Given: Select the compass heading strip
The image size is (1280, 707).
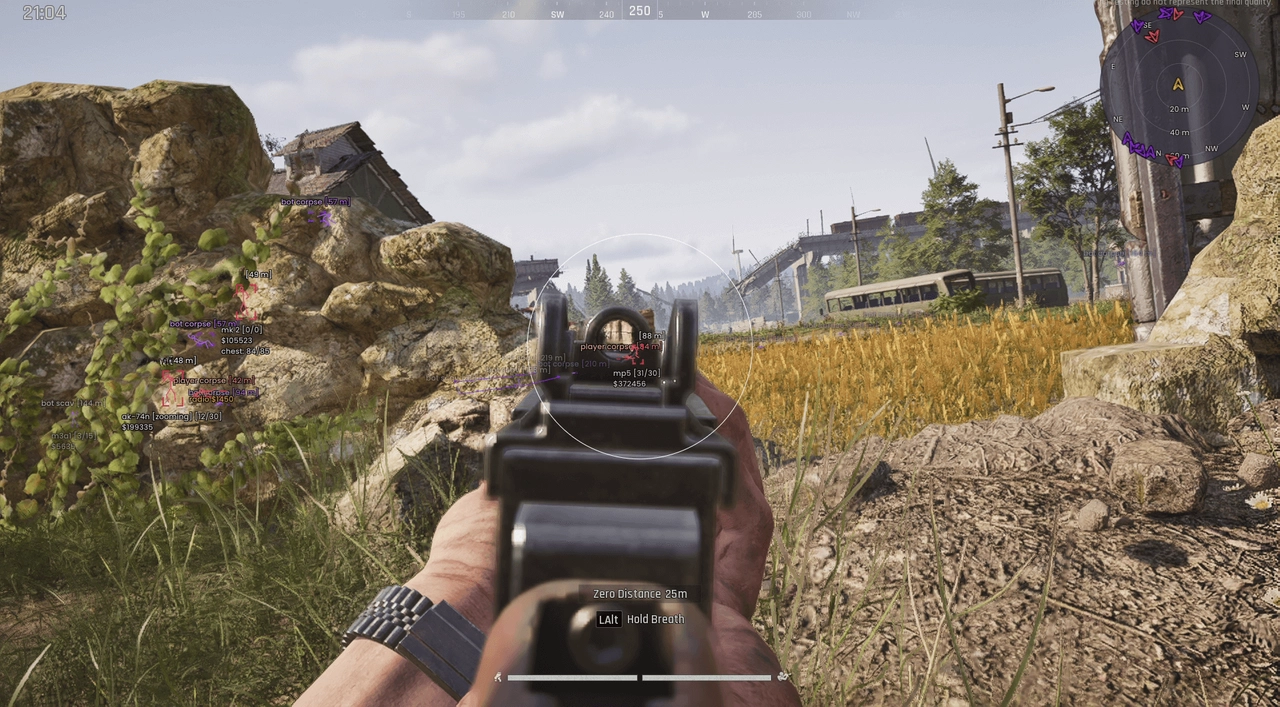Looking at the screenshot, I should click(x=640, y=12).
